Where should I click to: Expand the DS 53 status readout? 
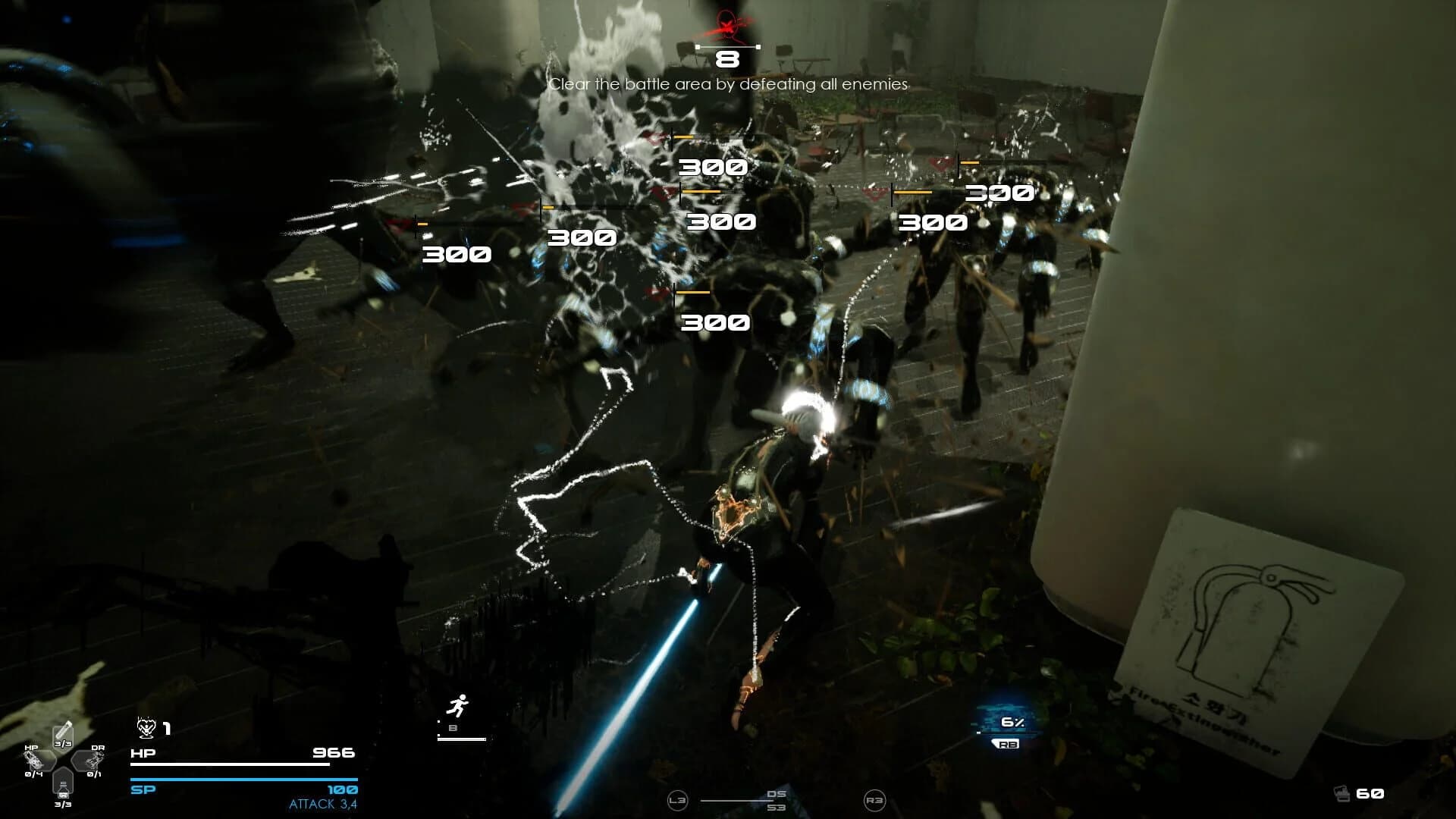(776, 801)
